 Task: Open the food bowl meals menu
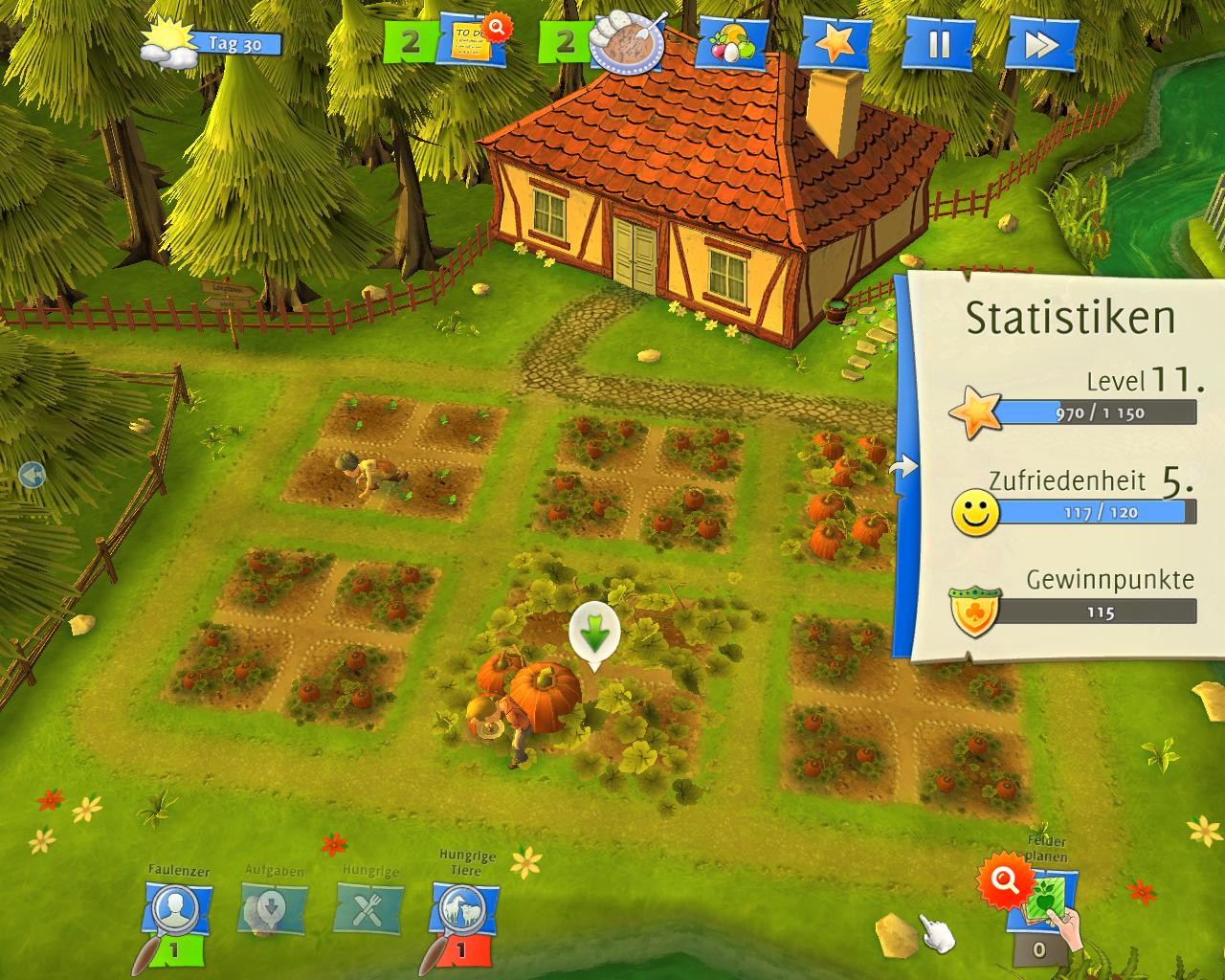pyautogui.click(x=627, y=43)
